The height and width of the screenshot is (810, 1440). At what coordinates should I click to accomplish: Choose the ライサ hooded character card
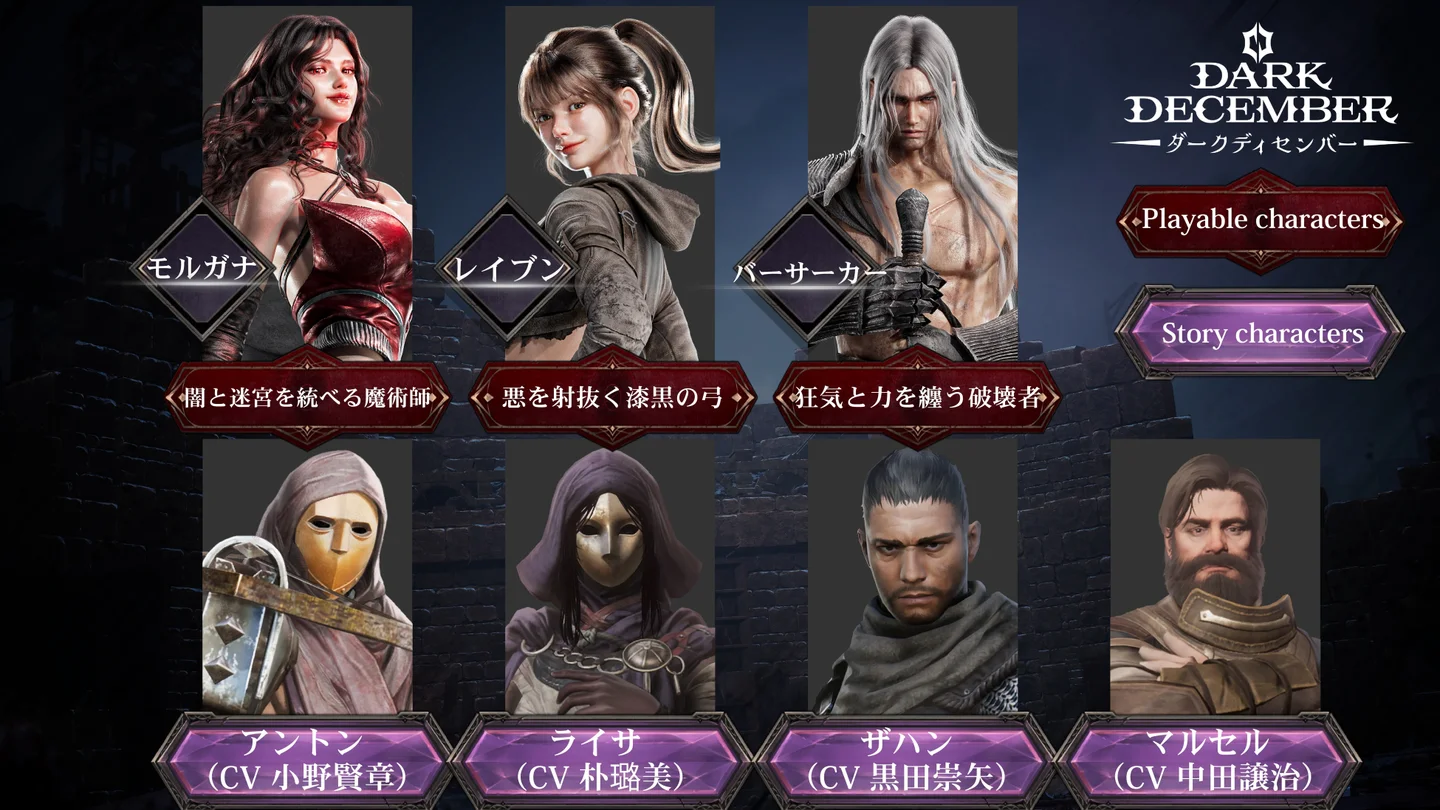[610, 580]
